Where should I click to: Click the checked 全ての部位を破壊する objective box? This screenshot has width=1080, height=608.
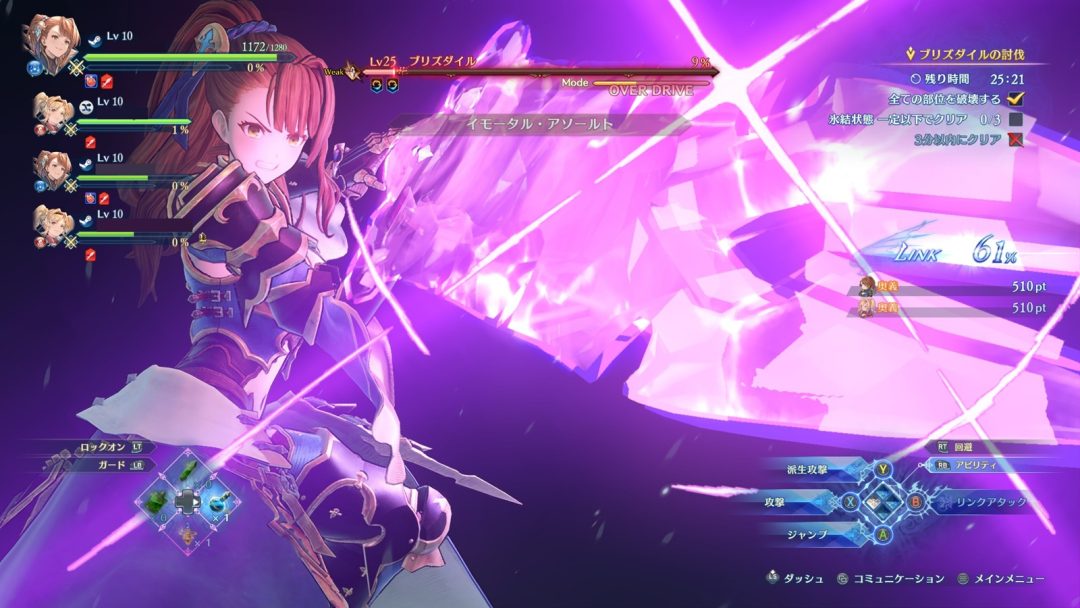[1016, 99]
